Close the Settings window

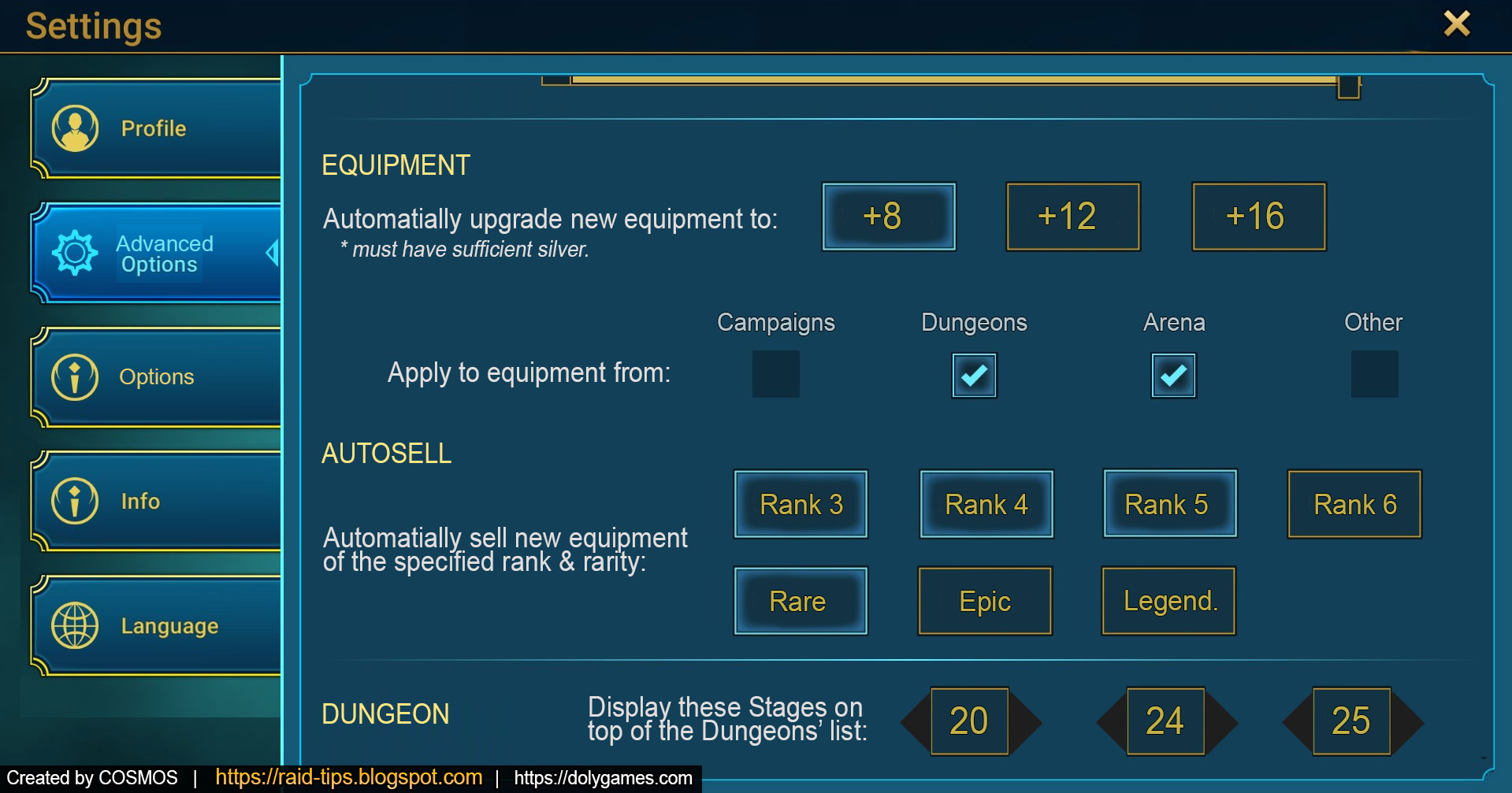tap(1458, 24)
